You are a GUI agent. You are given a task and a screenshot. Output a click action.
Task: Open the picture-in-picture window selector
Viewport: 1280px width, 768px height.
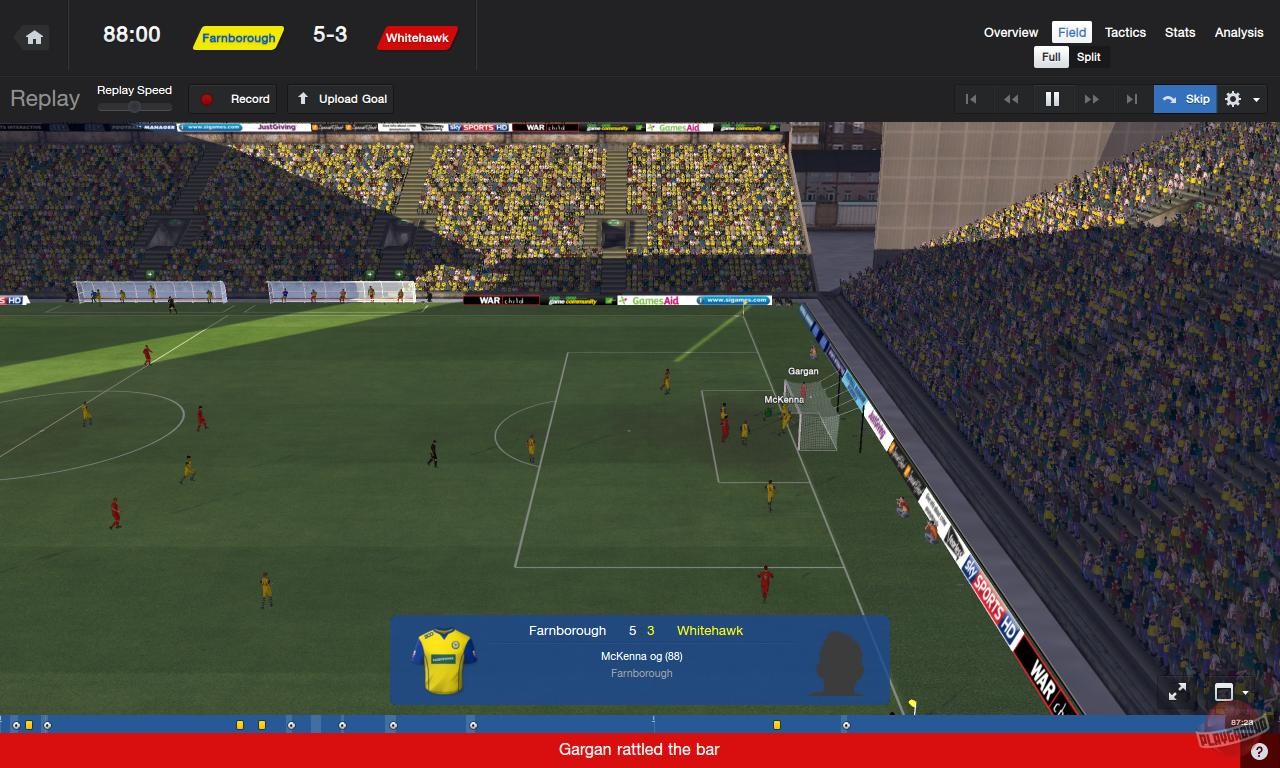tap(1223, 691)
